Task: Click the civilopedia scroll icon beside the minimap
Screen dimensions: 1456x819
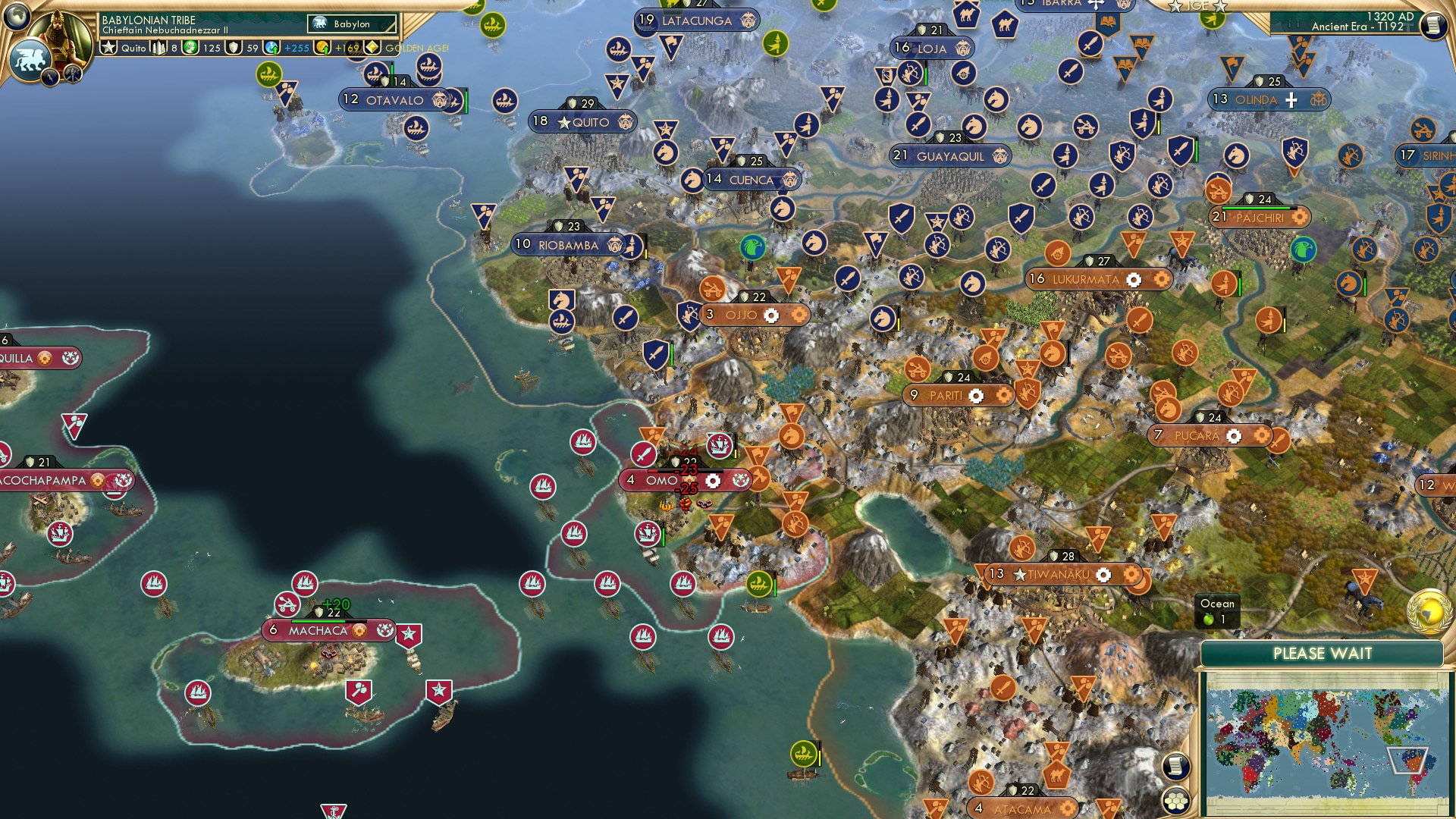Action: (x=1175, y=764)
